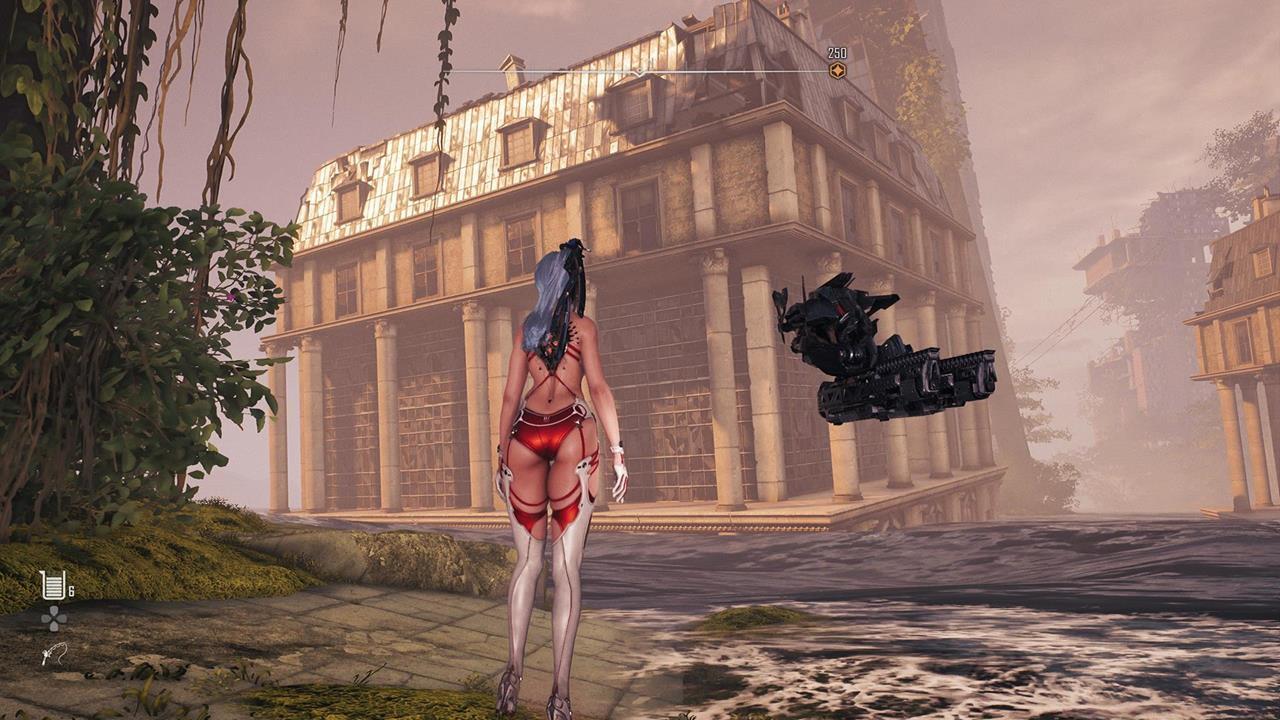Click the D-pad controller icon
This screenshot has height=720, width=1280.
pos(54,616)
